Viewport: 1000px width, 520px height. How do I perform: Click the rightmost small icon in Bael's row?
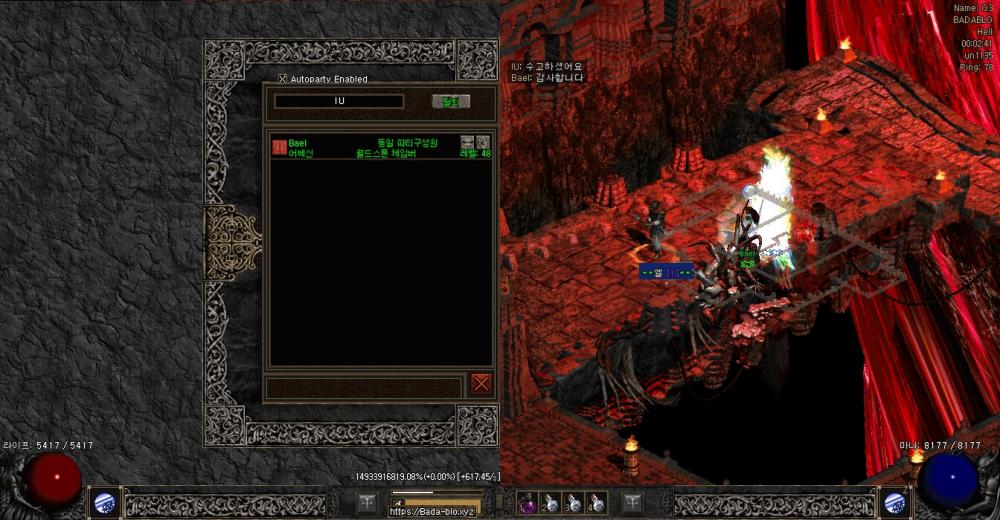(483, 142)
